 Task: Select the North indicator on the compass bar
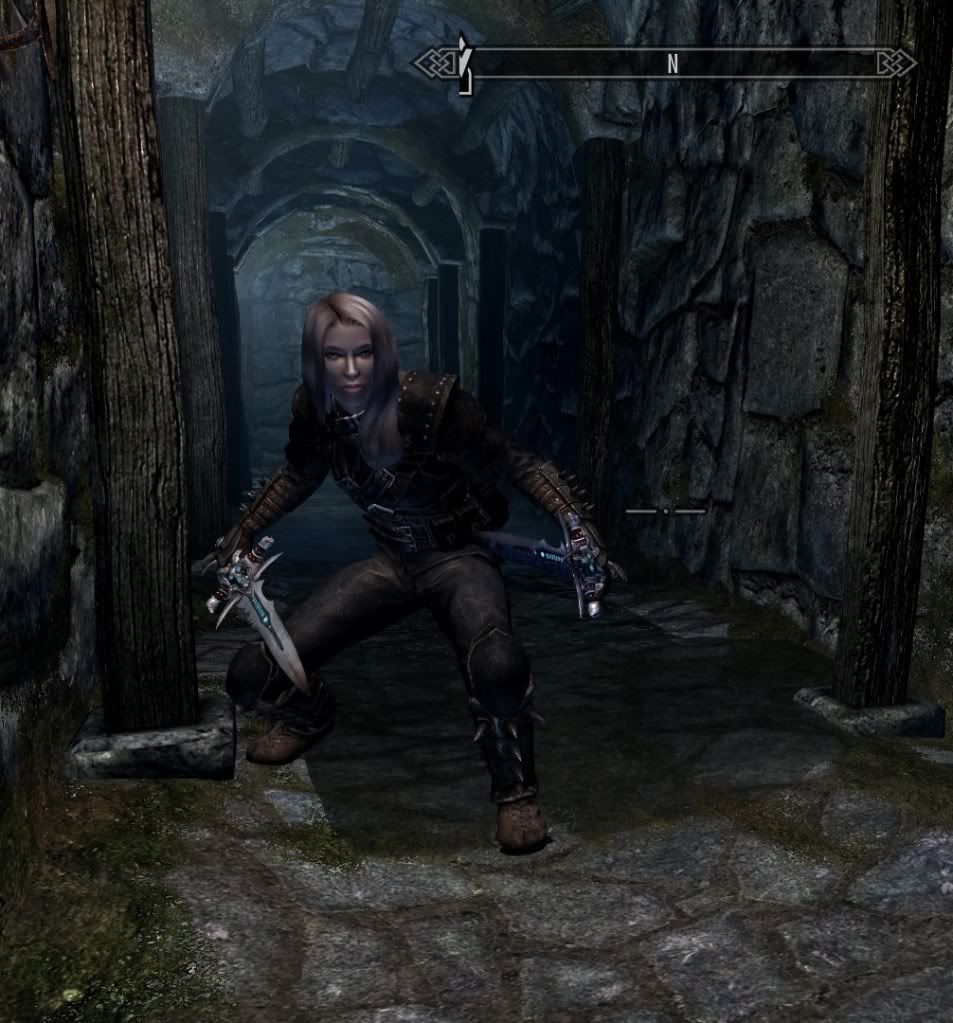(x=672, y=64)
